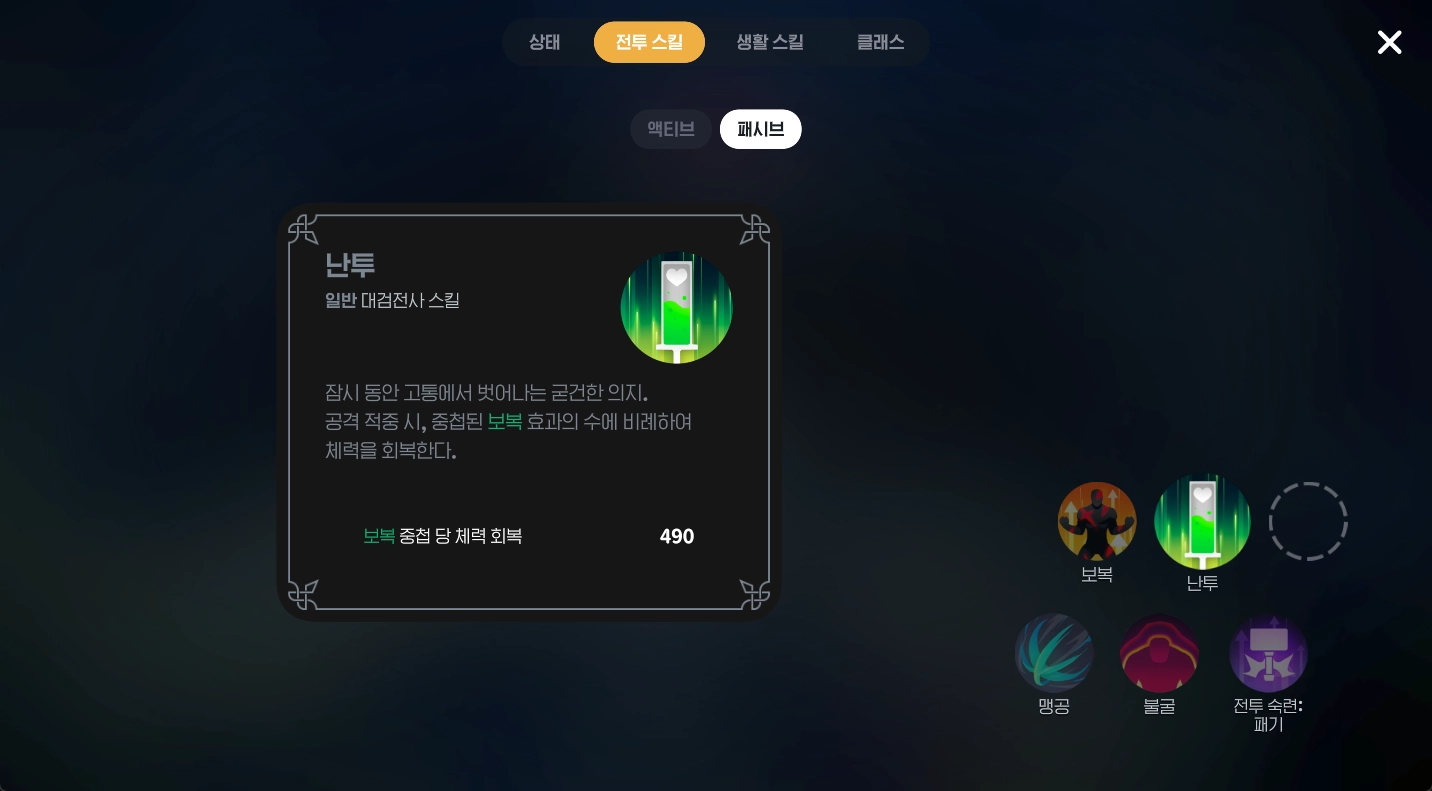Open the 상태 tab
The width and height of the screenshot is (1432, 791).
[544, 42]
